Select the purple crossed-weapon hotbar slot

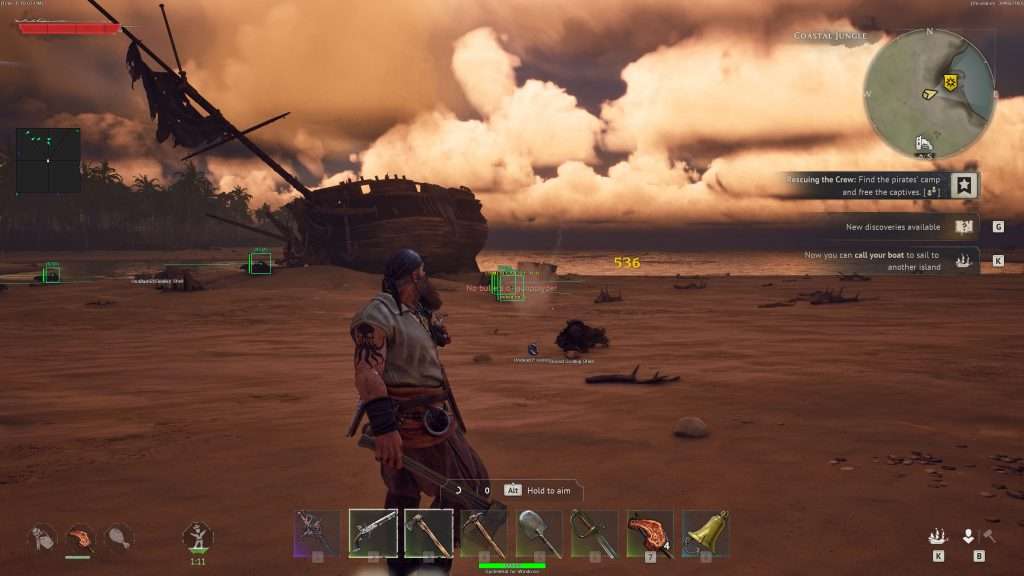[x=317, y=533]
